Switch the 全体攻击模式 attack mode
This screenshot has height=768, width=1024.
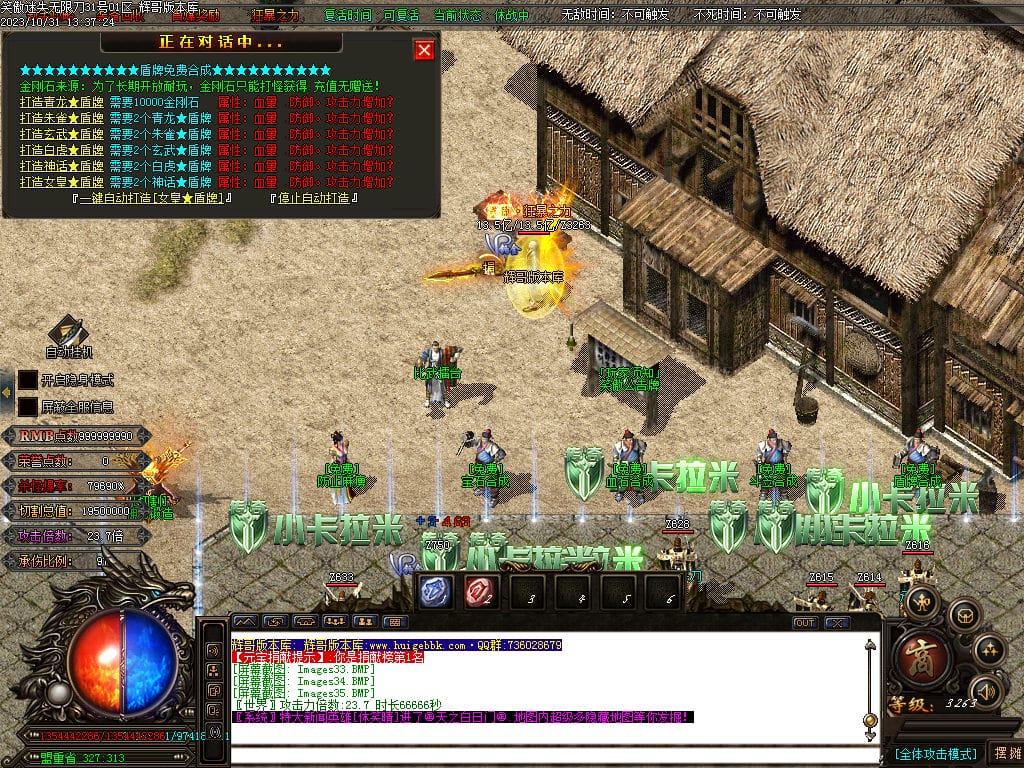click(x=934, y=752)
